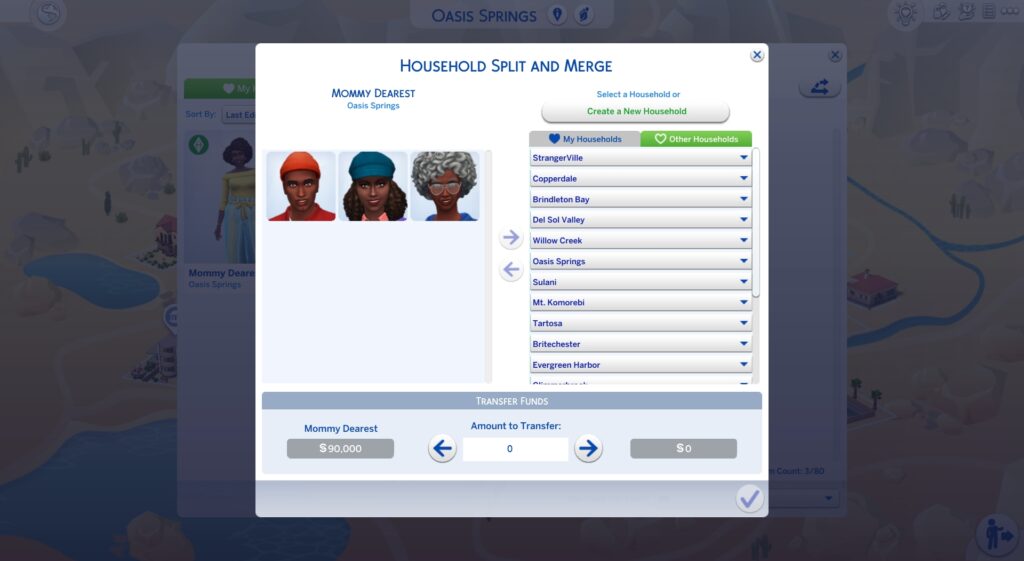1024x561 pixels.
Task: Confirm changes with the checkmark button
Action: 749,498
